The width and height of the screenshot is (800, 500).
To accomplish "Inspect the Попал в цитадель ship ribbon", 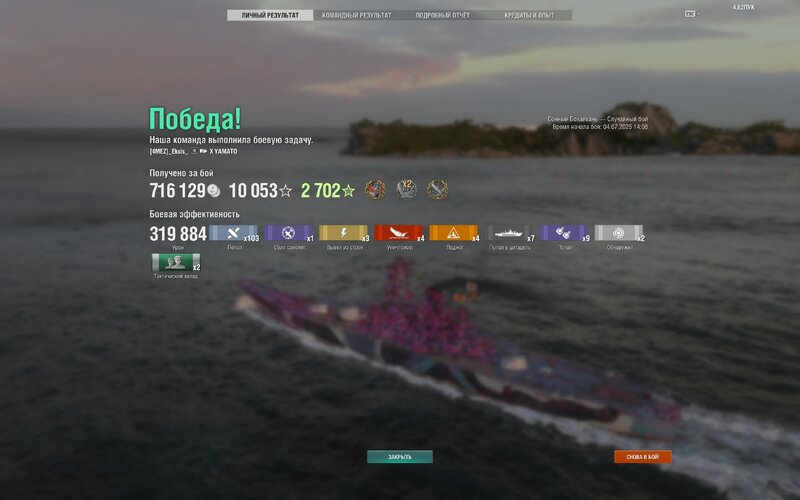I will [510, 234].
